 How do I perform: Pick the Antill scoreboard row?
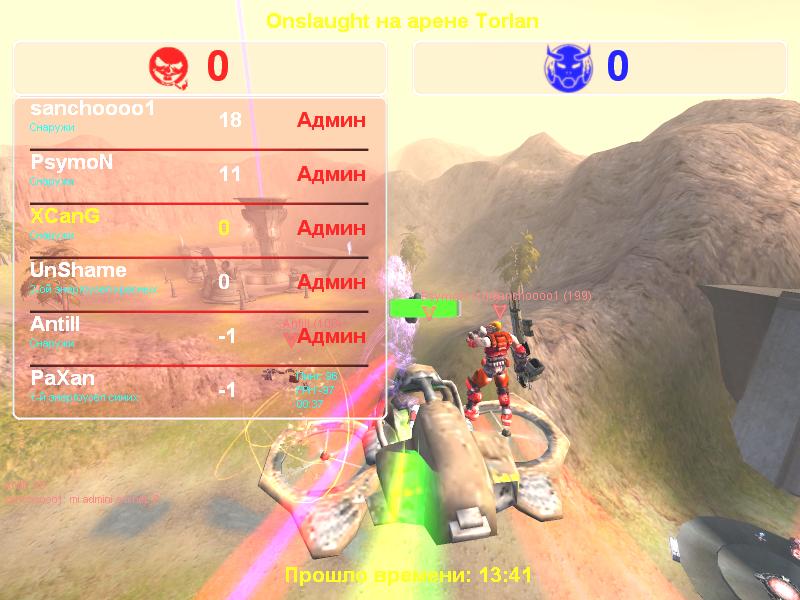pyautogui.click(x=55, y=325)
